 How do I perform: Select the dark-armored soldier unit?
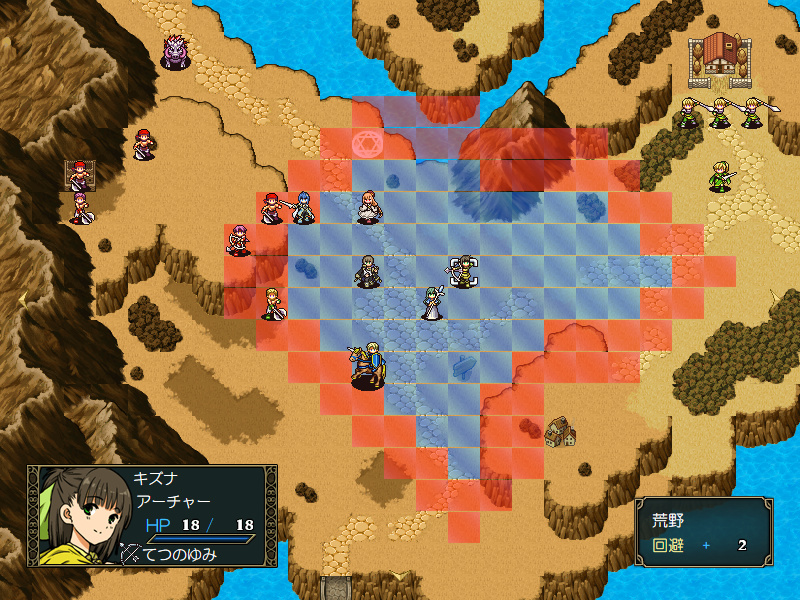tap(367, 271)
